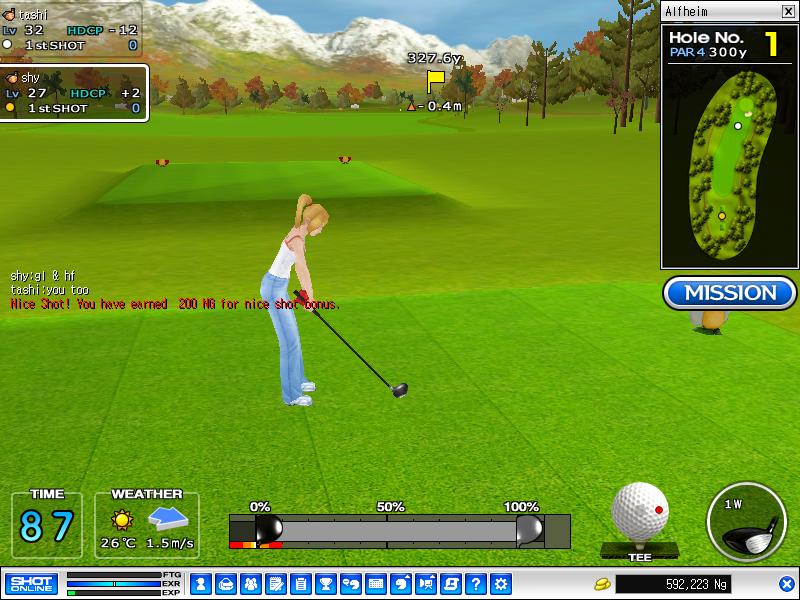Open the clipboard list icon

300,583
